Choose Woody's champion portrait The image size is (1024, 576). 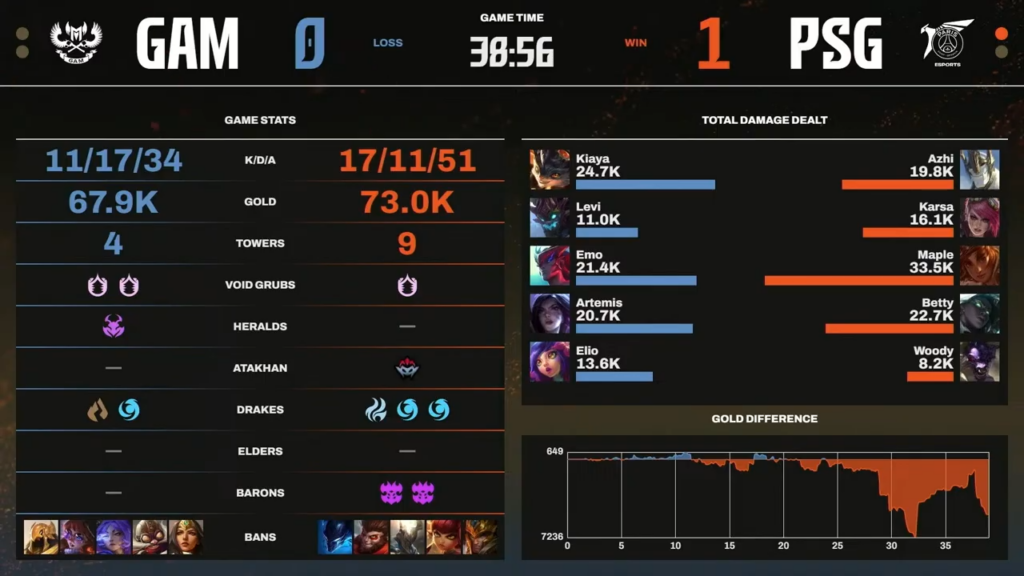pos(979,361)
